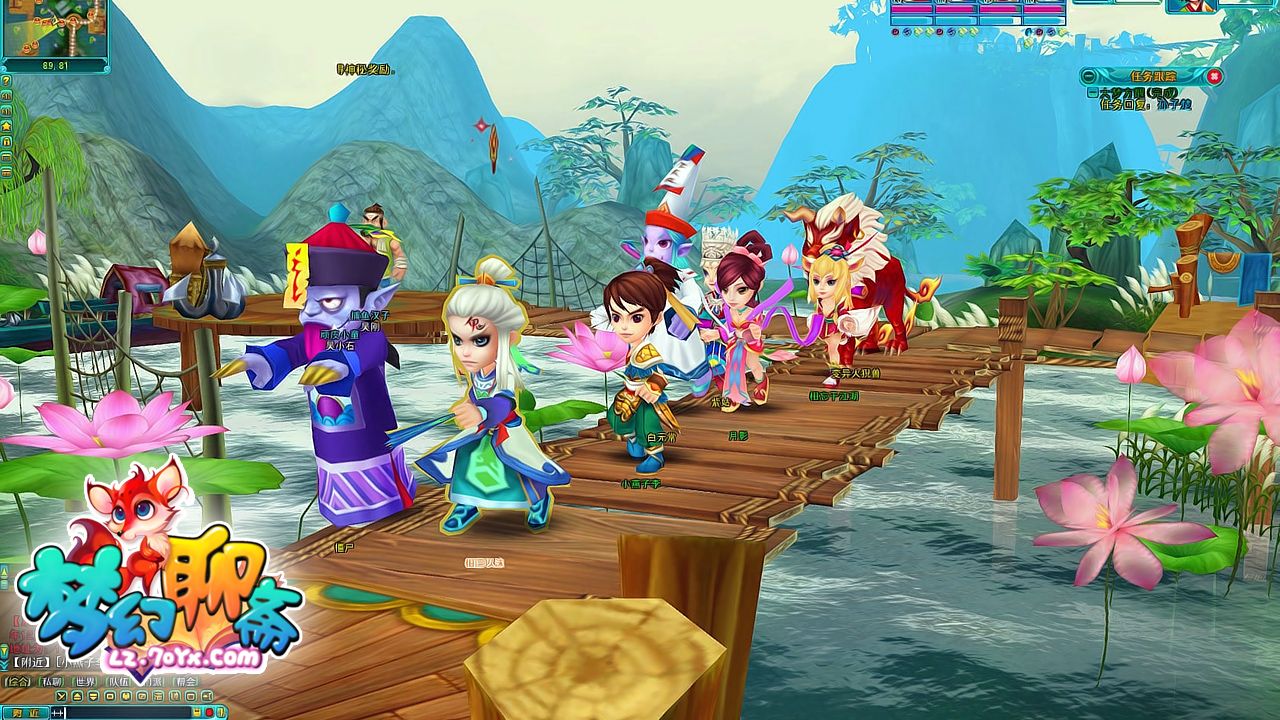This screenshot has width=1280, height=720.
Task: Switch to the 私聊 private chat tab
Action: point(52,682)
